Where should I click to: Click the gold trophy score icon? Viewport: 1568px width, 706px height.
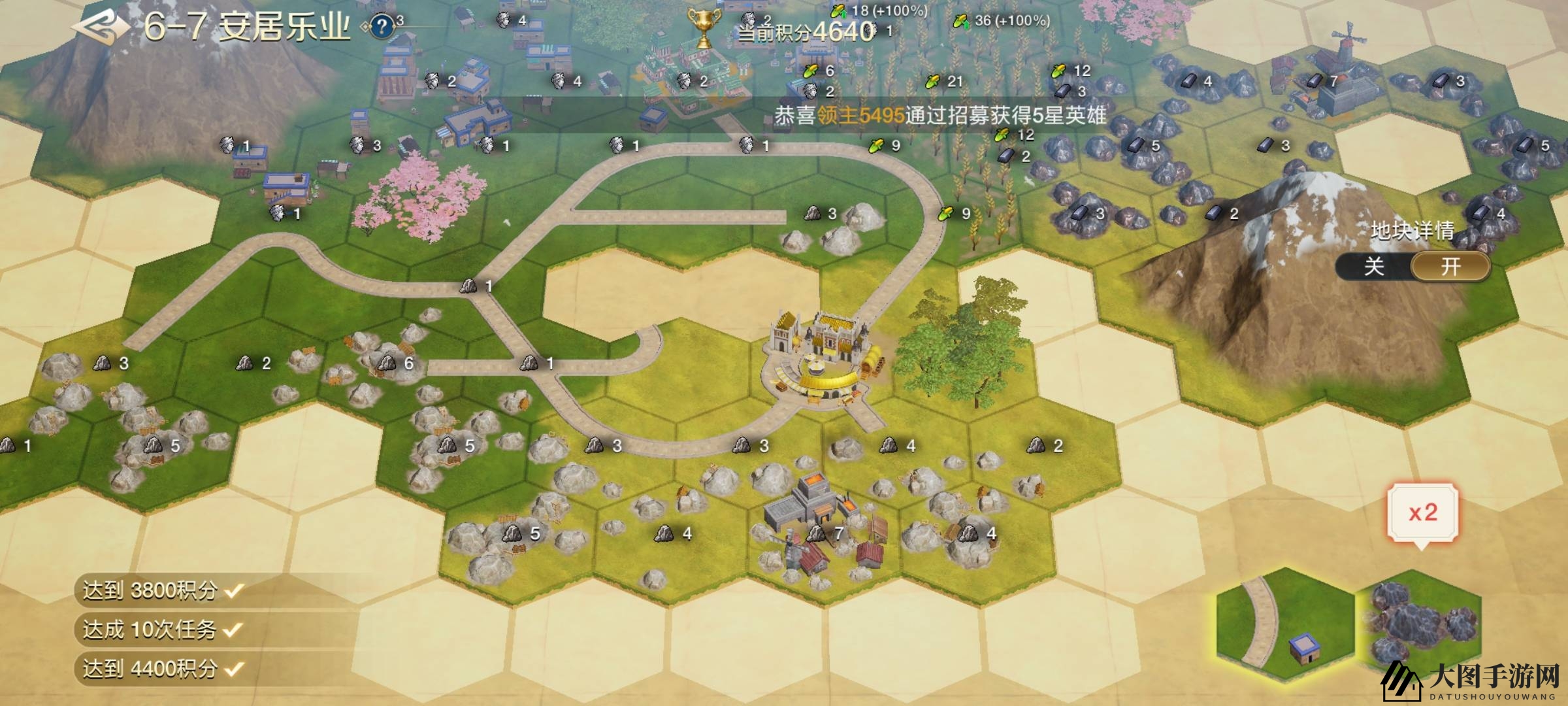click(704, 27)
